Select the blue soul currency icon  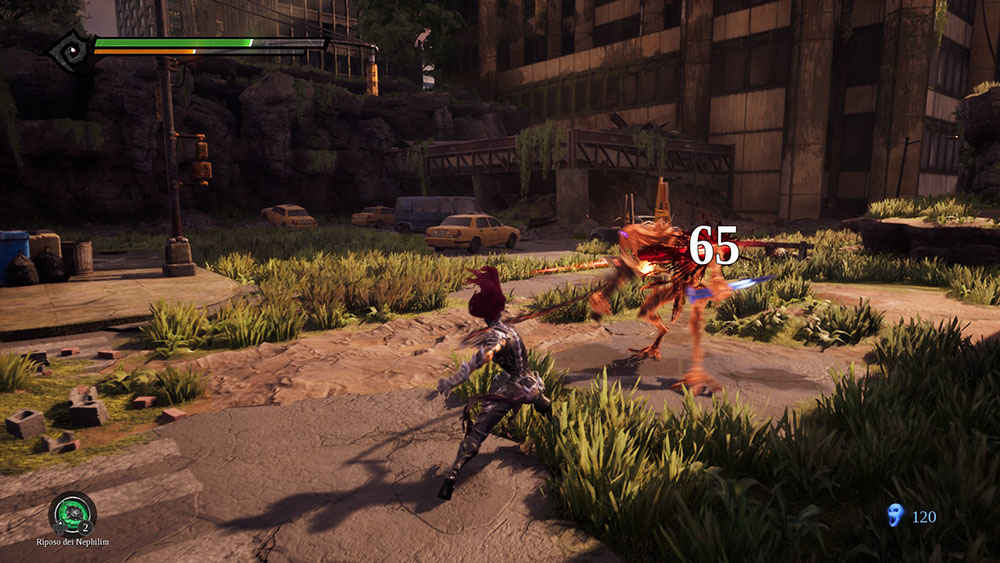click(x=895, y=515)
